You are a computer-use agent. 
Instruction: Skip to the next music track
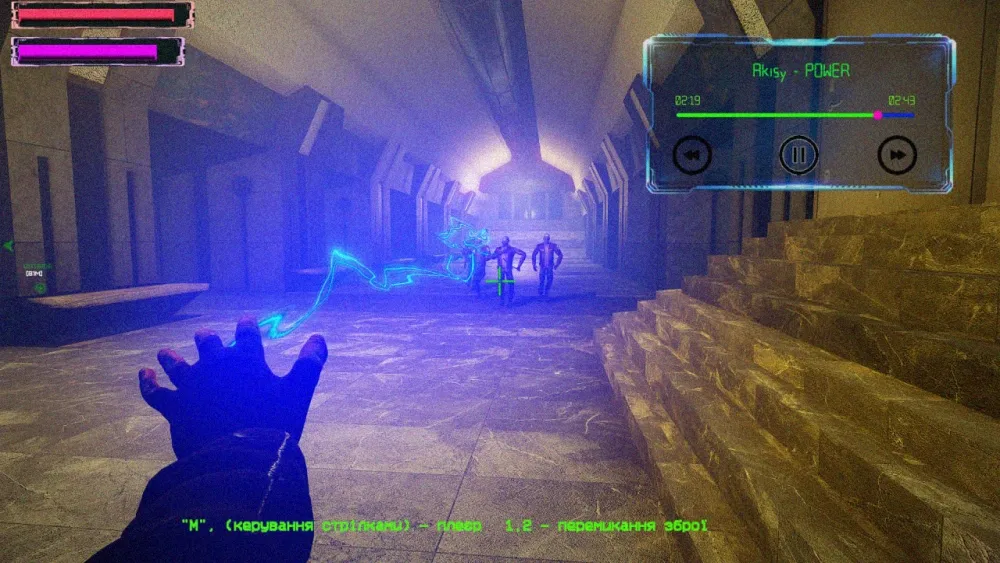897,154
